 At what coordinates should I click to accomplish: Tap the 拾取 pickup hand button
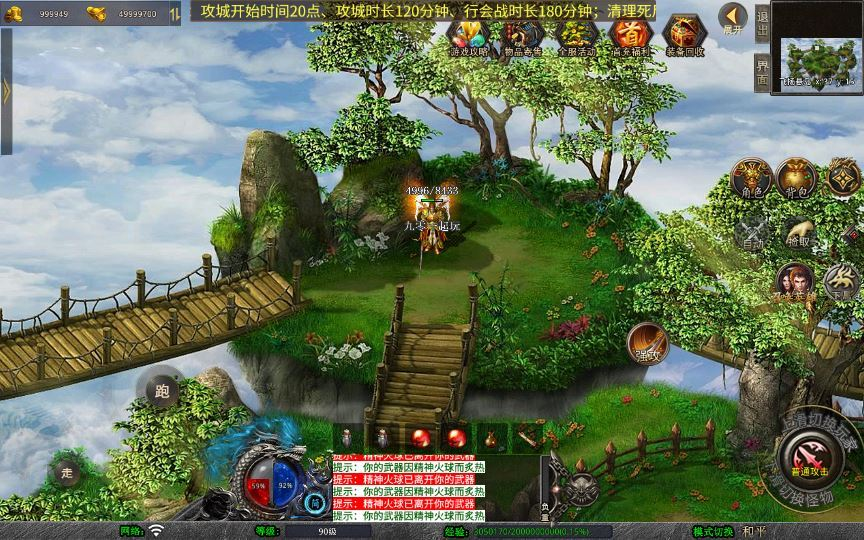798,232
